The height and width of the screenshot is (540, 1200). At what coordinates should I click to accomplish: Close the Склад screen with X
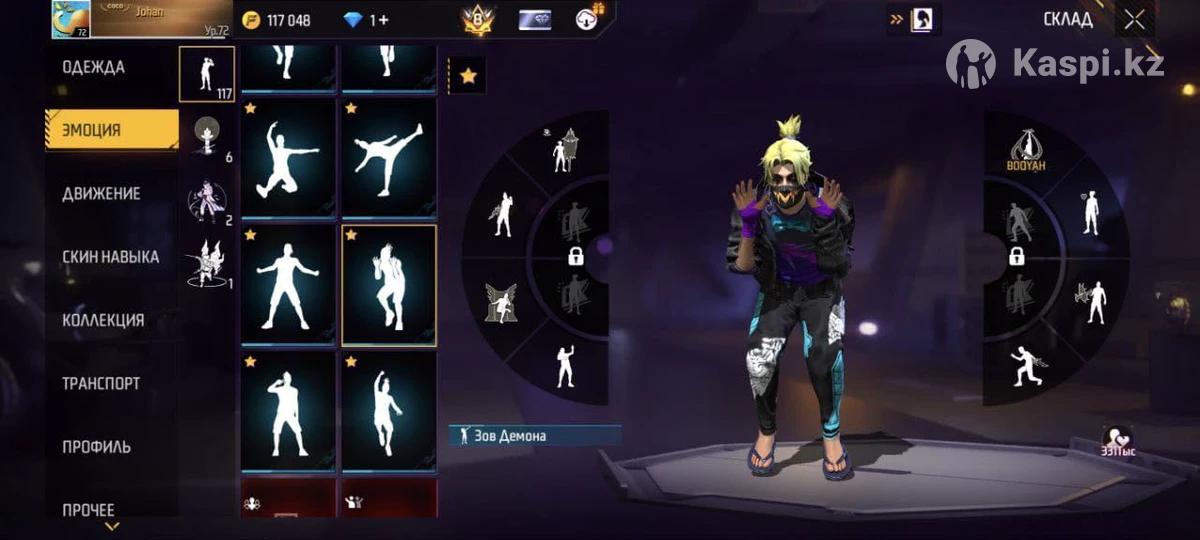point(1134,19)
